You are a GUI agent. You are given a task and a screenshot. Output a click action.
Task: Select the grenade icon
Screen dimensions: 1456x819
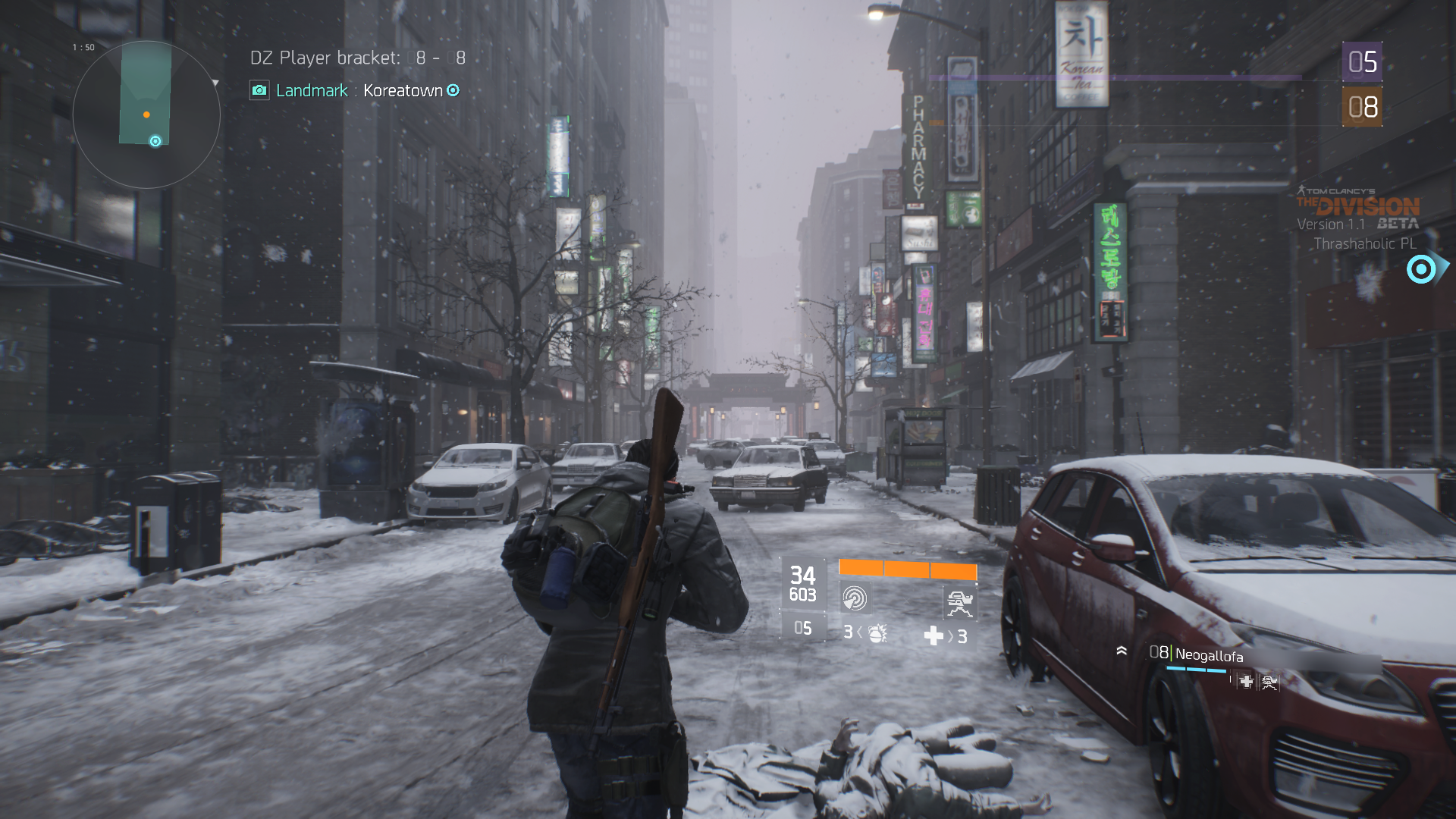[877, 632]
